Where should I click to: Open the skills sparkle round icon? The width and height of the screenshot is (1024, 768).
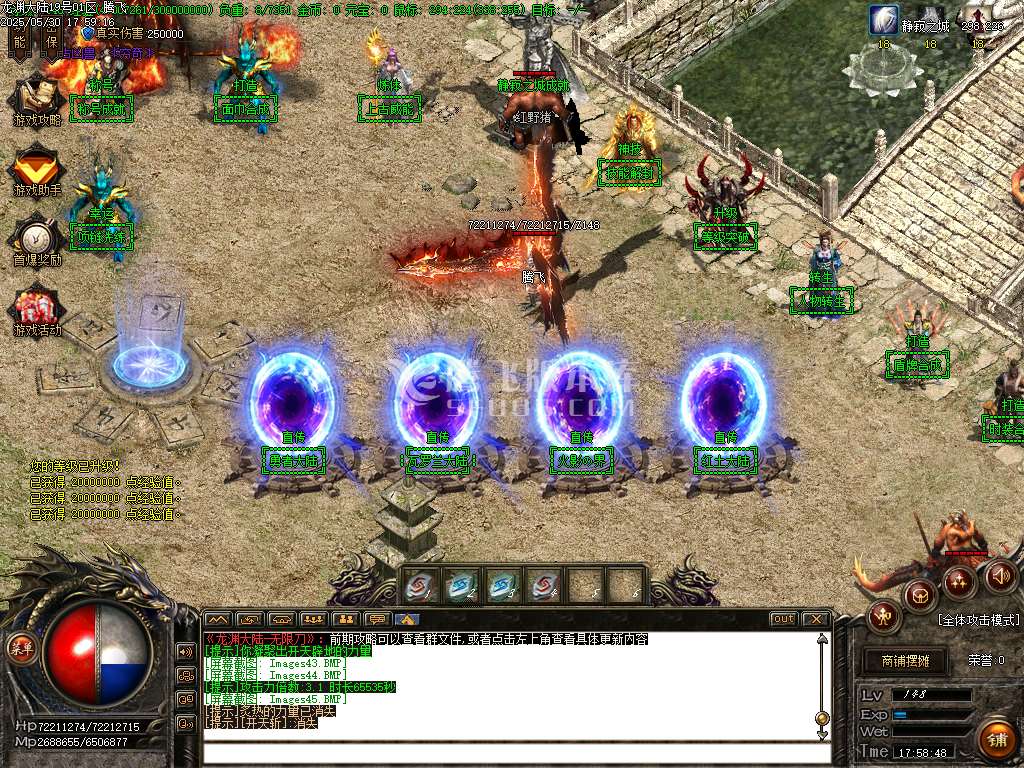click(x=959, y=580)
